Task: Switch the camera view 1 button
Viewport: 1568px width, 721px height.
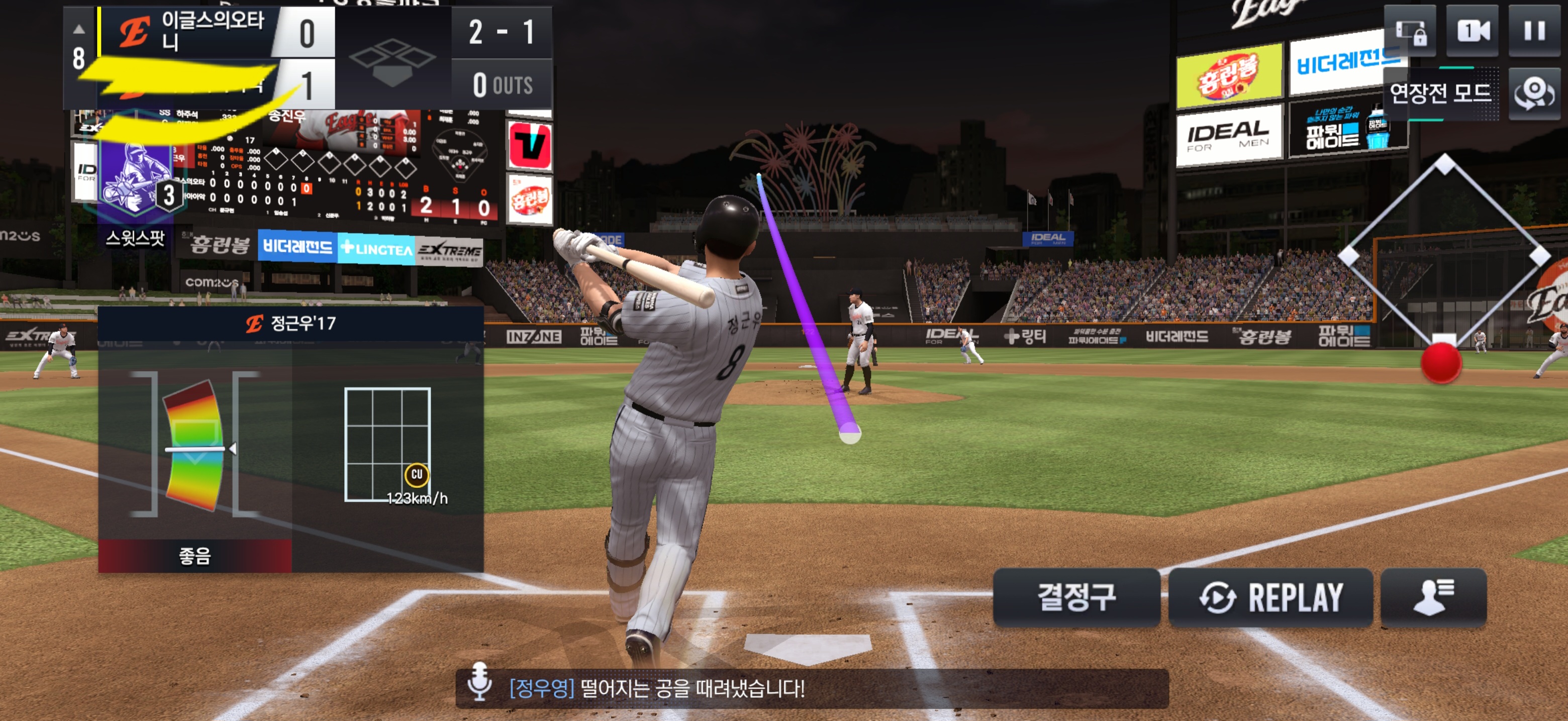Action: [x=1471, y=31]
